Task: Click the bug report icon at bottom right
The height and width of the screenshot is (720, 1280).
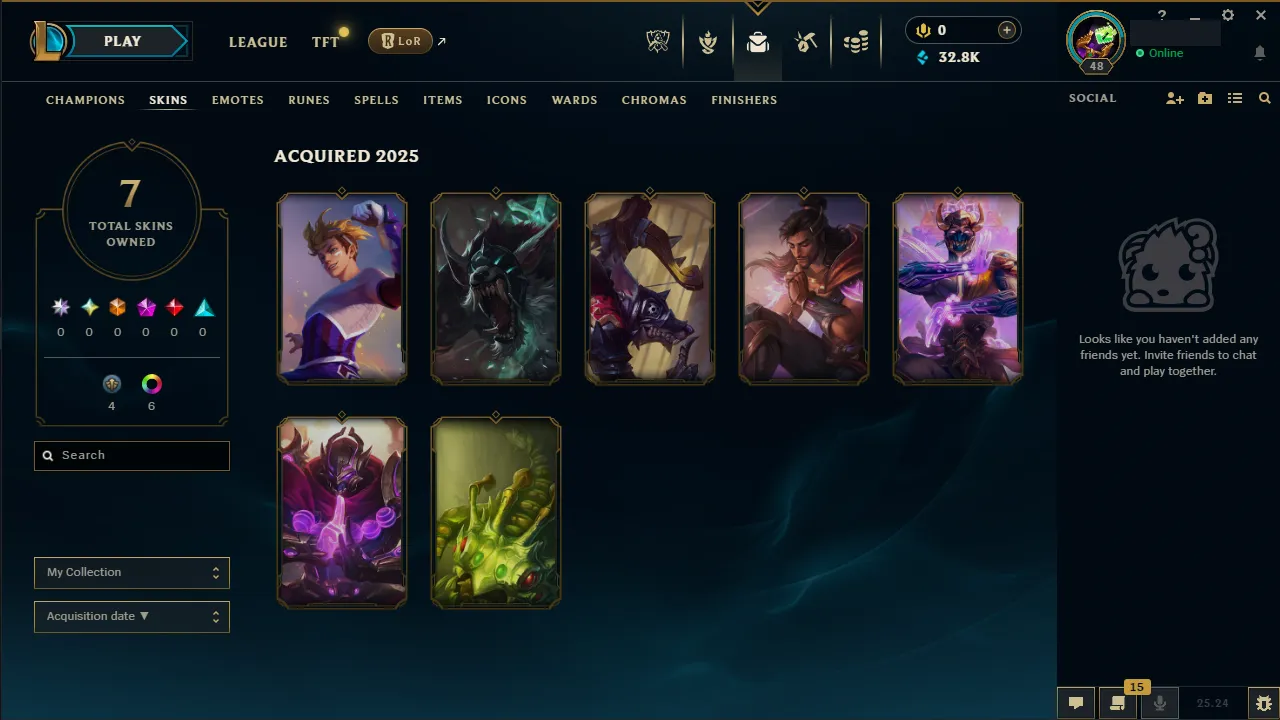Action: pos(1262,704)
